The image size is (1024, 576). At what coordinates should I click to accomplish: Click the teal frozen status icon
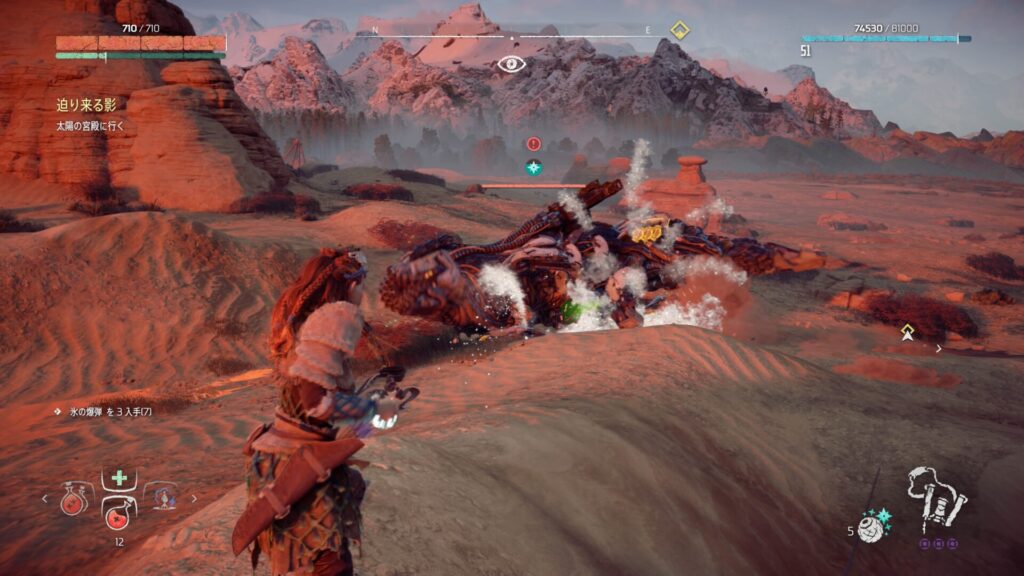coord(533,167)
